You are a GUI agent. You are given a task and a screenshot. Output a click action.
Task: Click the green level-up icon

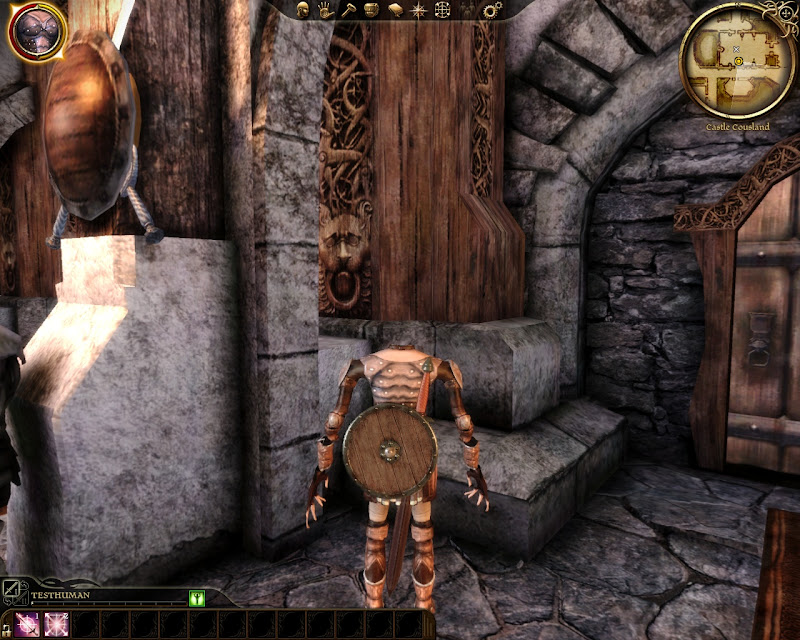196,597
